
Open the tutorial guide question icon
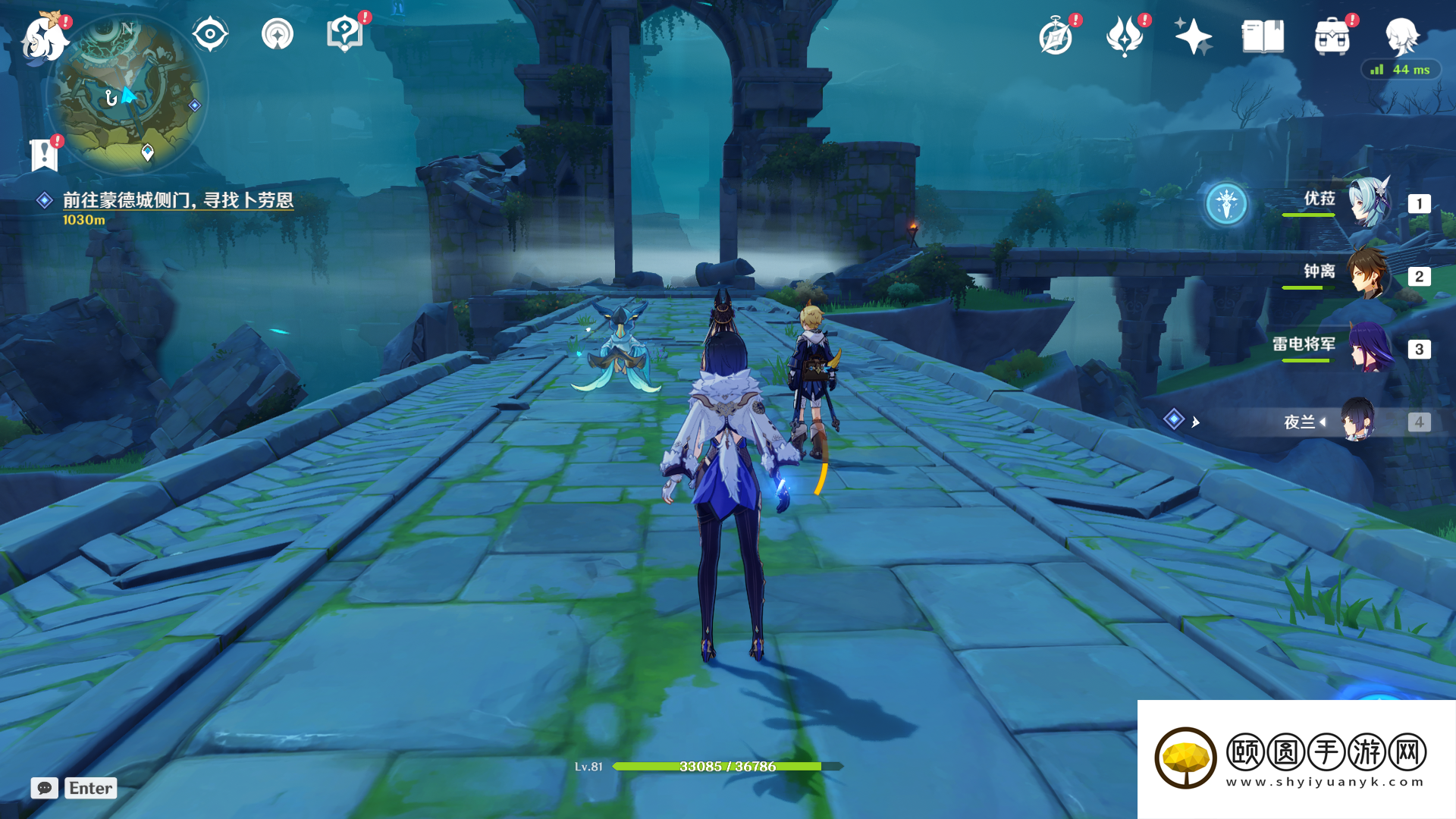pos(344,34)
